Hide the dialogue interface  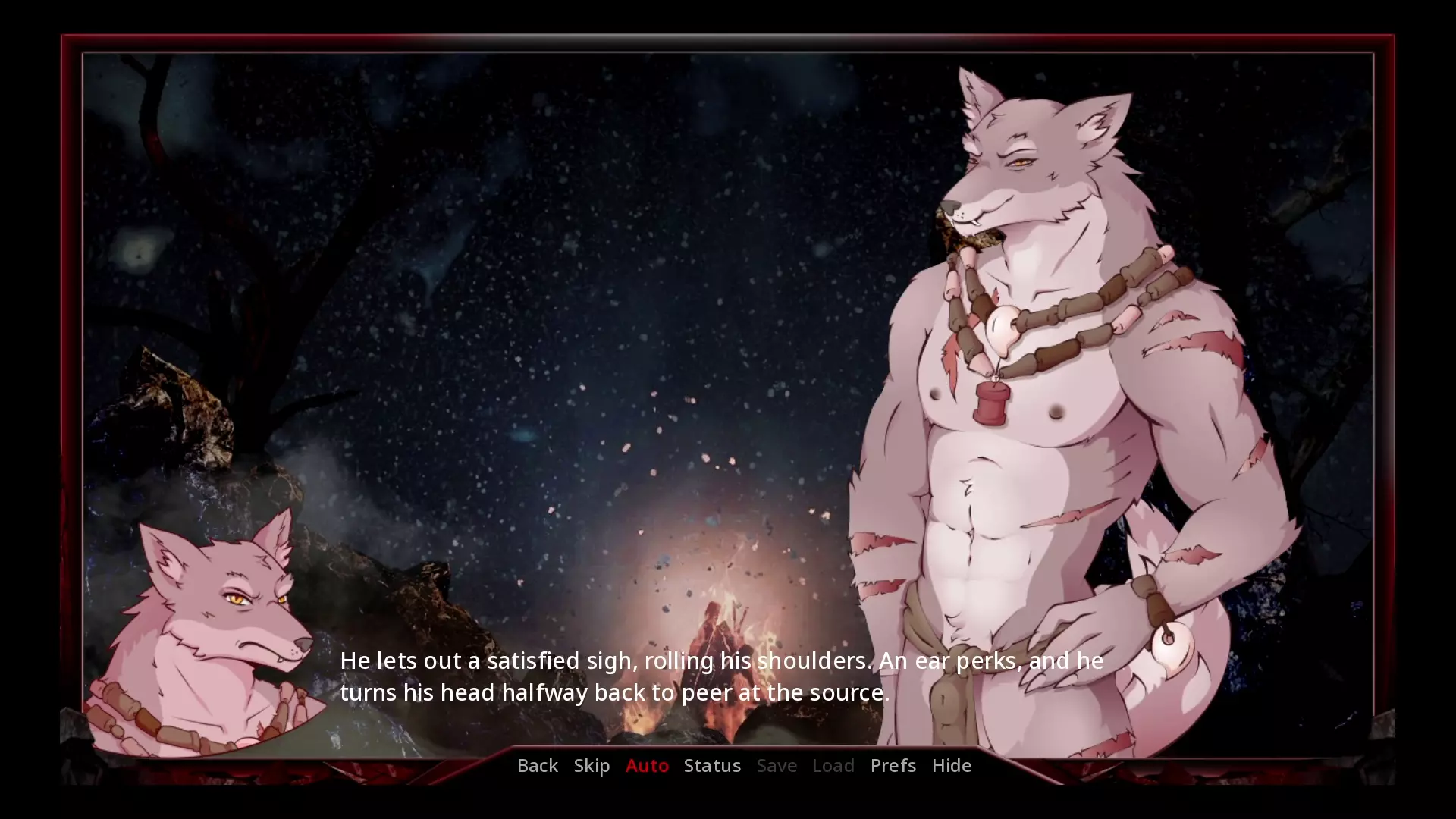pyautogui.click(x=951, y=765)
